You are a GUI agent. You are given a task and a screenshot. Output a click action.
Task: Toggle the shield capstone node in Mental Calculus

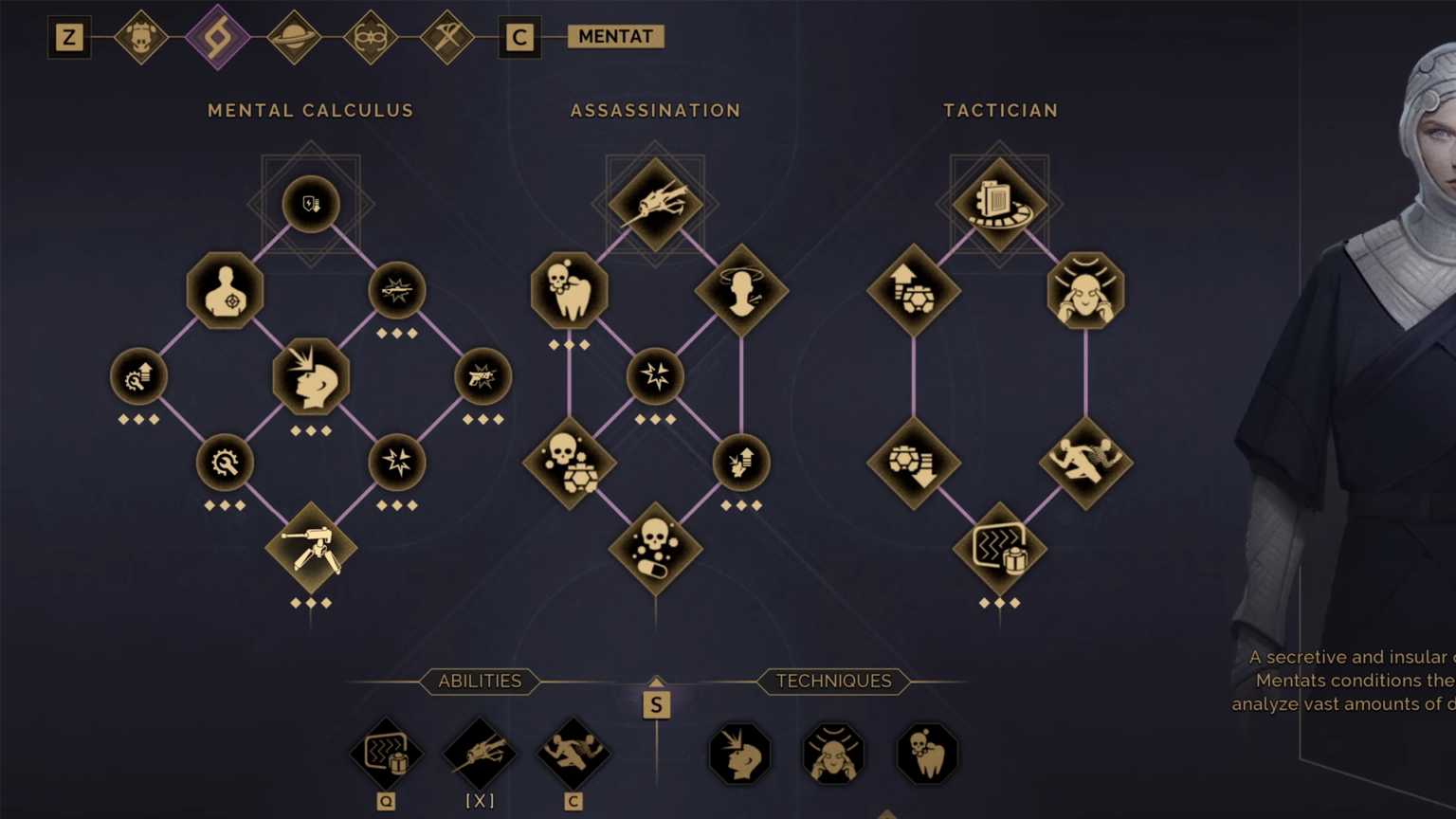pyautogui.click(x=311, y=204)
